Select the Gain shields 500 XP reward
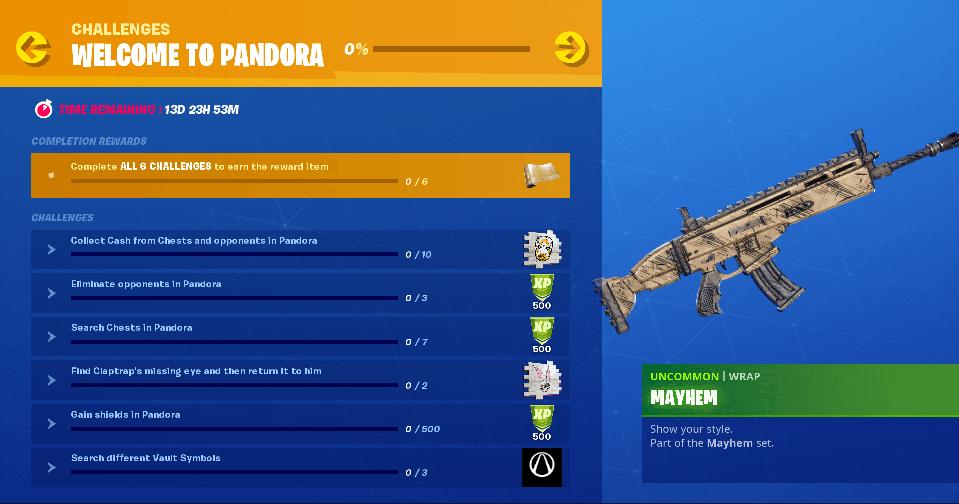Screen dimensions: 959x504 [x=542, y=423]
